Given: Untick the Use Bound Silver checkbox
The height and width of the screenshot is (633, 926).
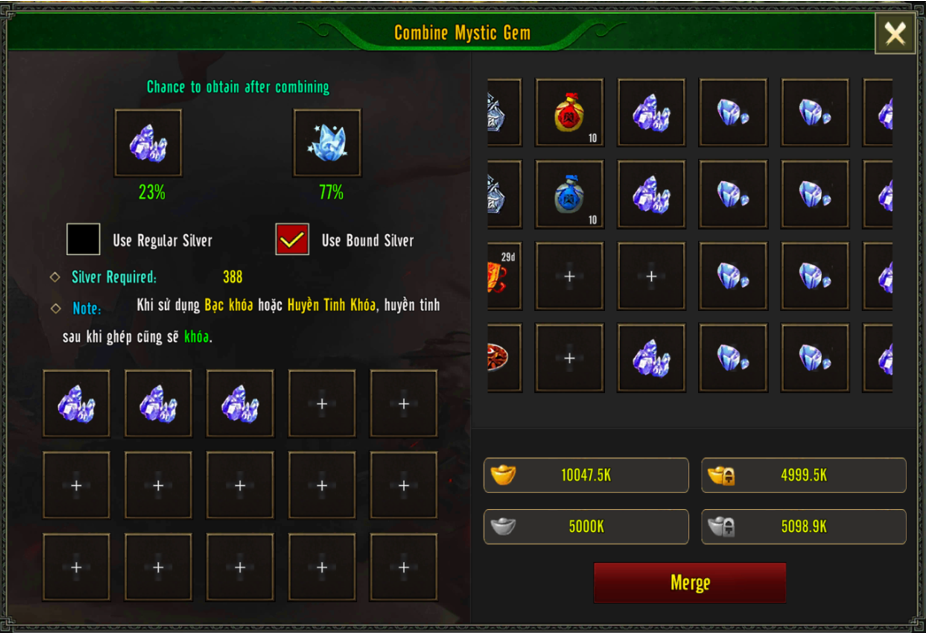Looking at the screenshot, I should coord(292,240).
